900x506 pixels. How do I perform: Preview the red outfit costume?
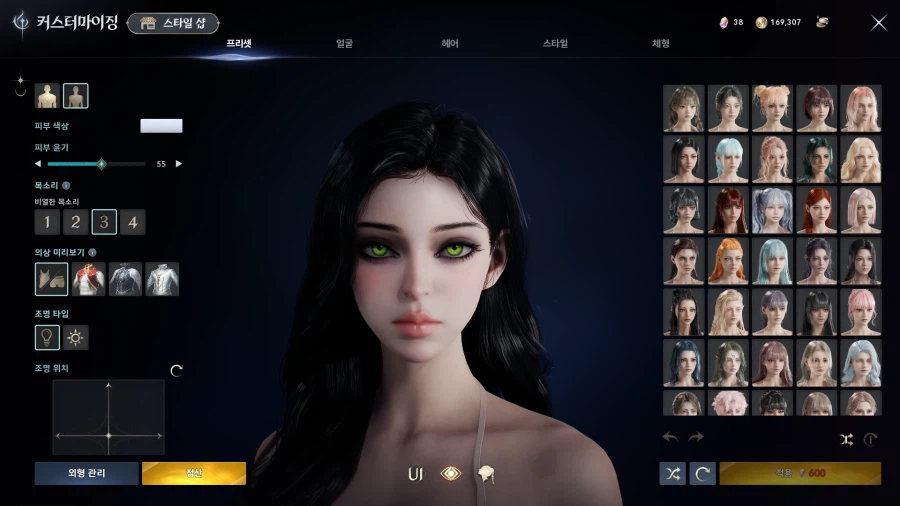coord(90,279)
